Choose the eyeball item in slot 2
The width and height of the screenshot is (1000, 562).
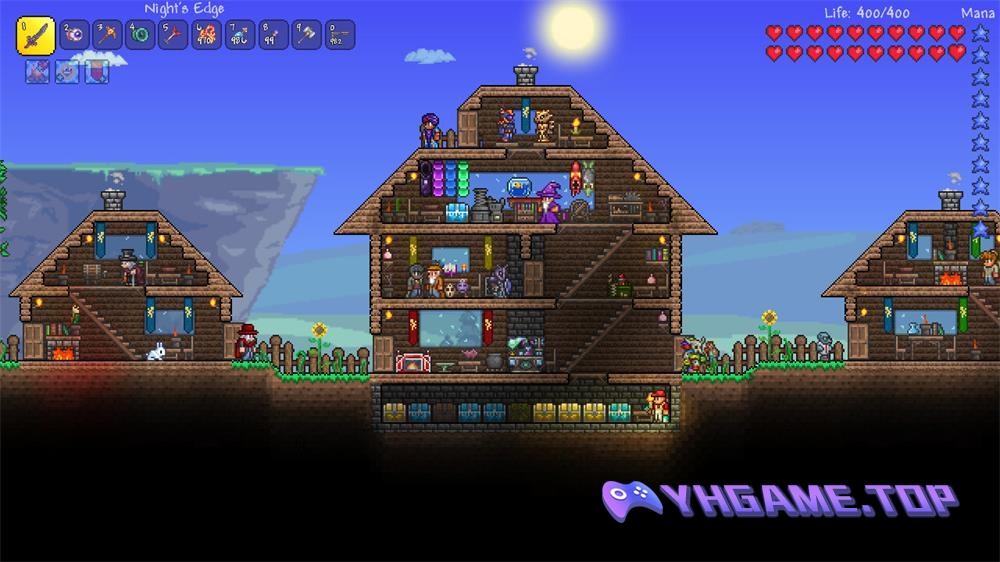75,35
